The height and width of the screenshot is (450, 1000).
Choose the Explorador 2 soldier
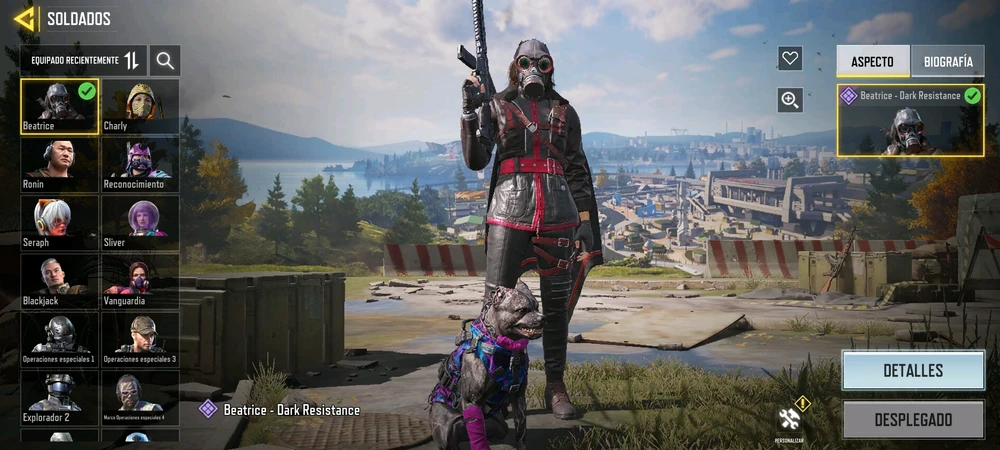click(60, 397)
